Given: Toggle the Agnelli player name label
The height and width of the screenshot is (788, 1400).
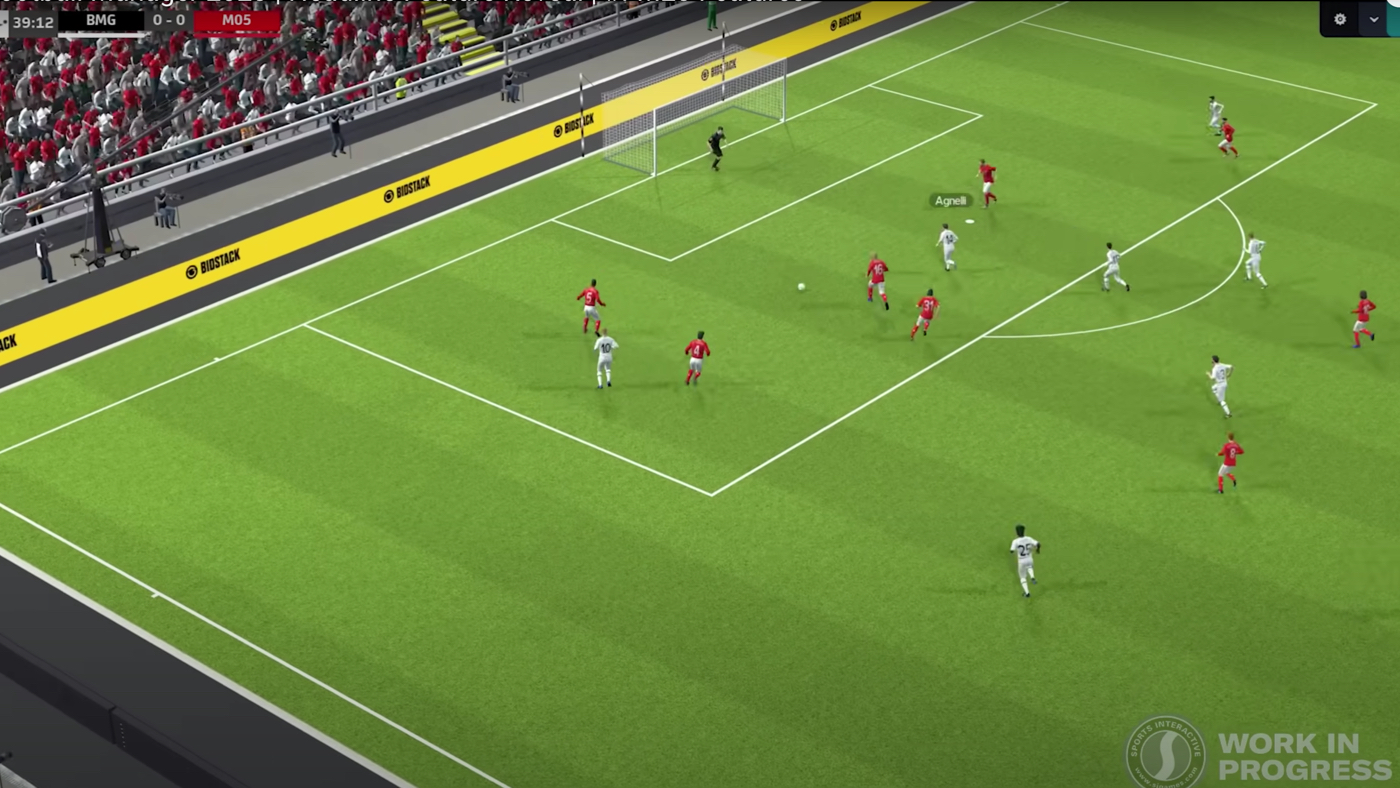Looking at the screenshot, I should (950, 200).
